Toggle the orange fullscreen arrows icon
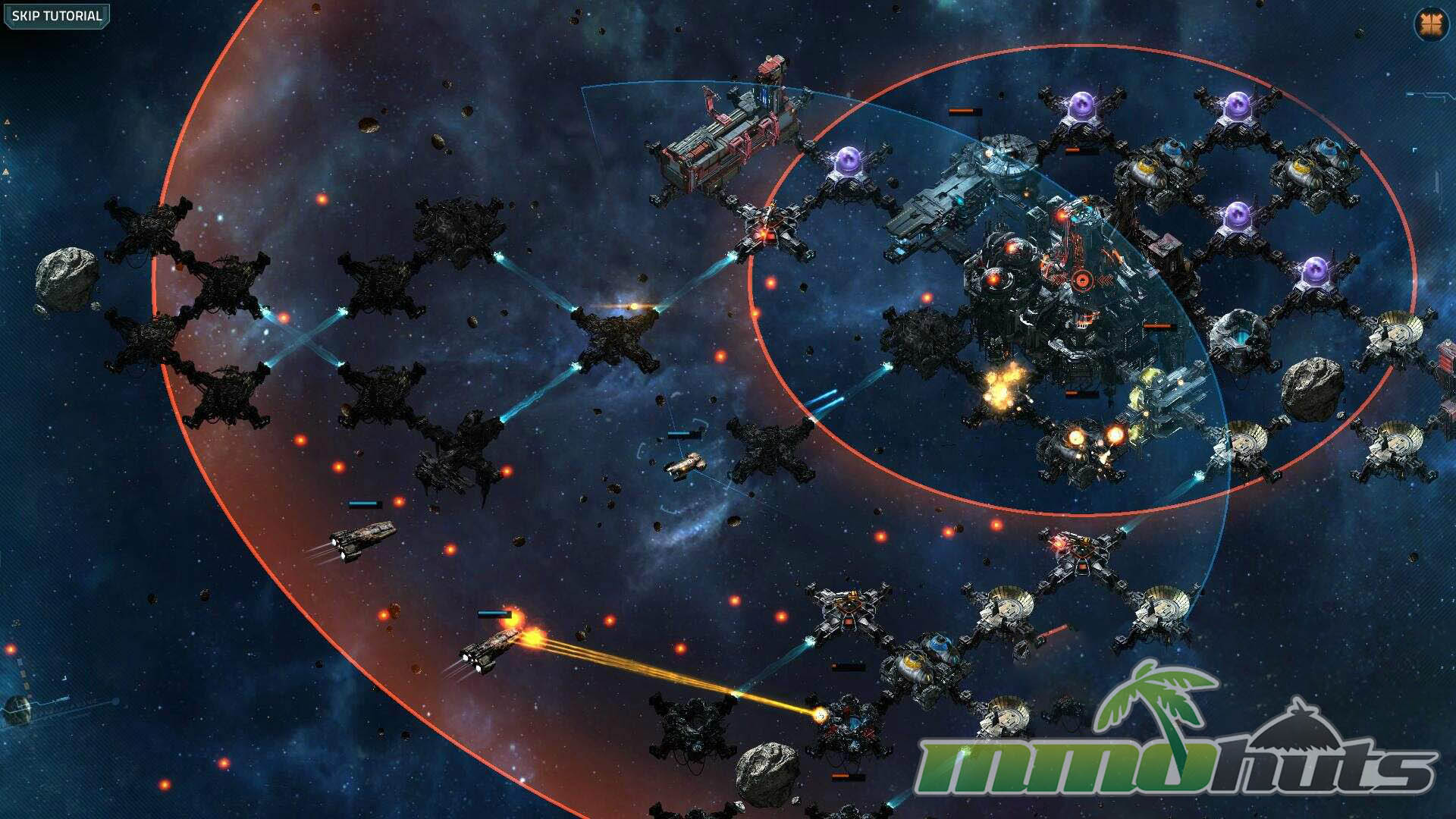Viewport: 1456px width, 819px height. 1431,24
